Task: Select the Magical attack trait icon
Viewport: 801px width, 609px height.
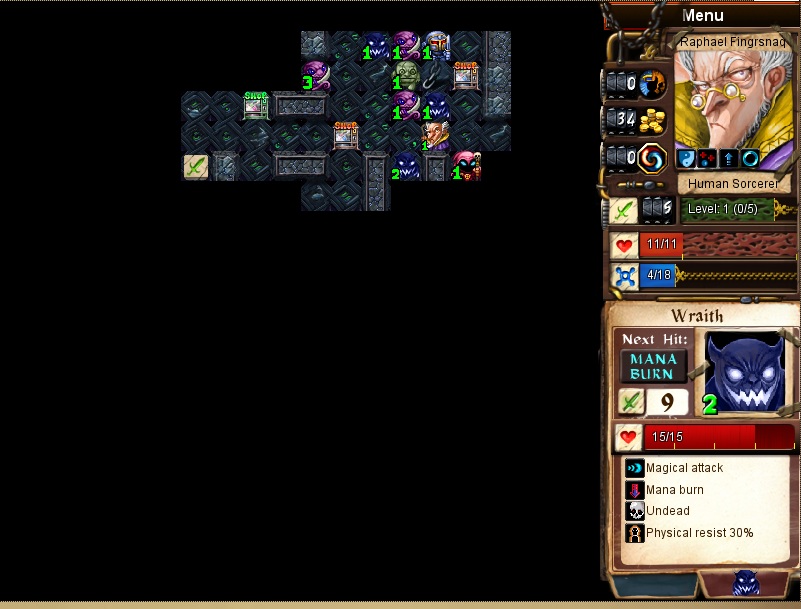Action: tap(634, 467)
